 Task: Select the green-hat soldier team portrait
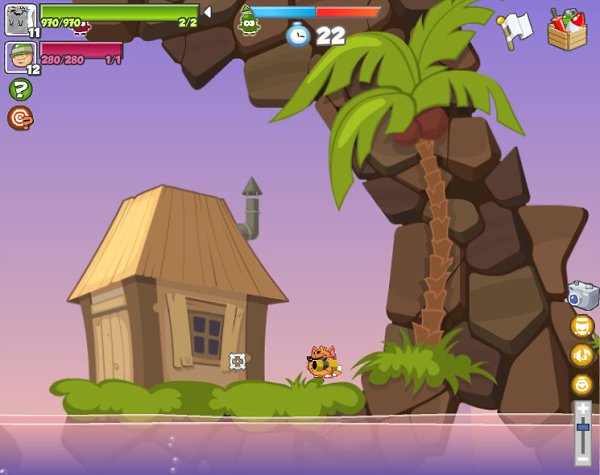click(x=20, y=56)
